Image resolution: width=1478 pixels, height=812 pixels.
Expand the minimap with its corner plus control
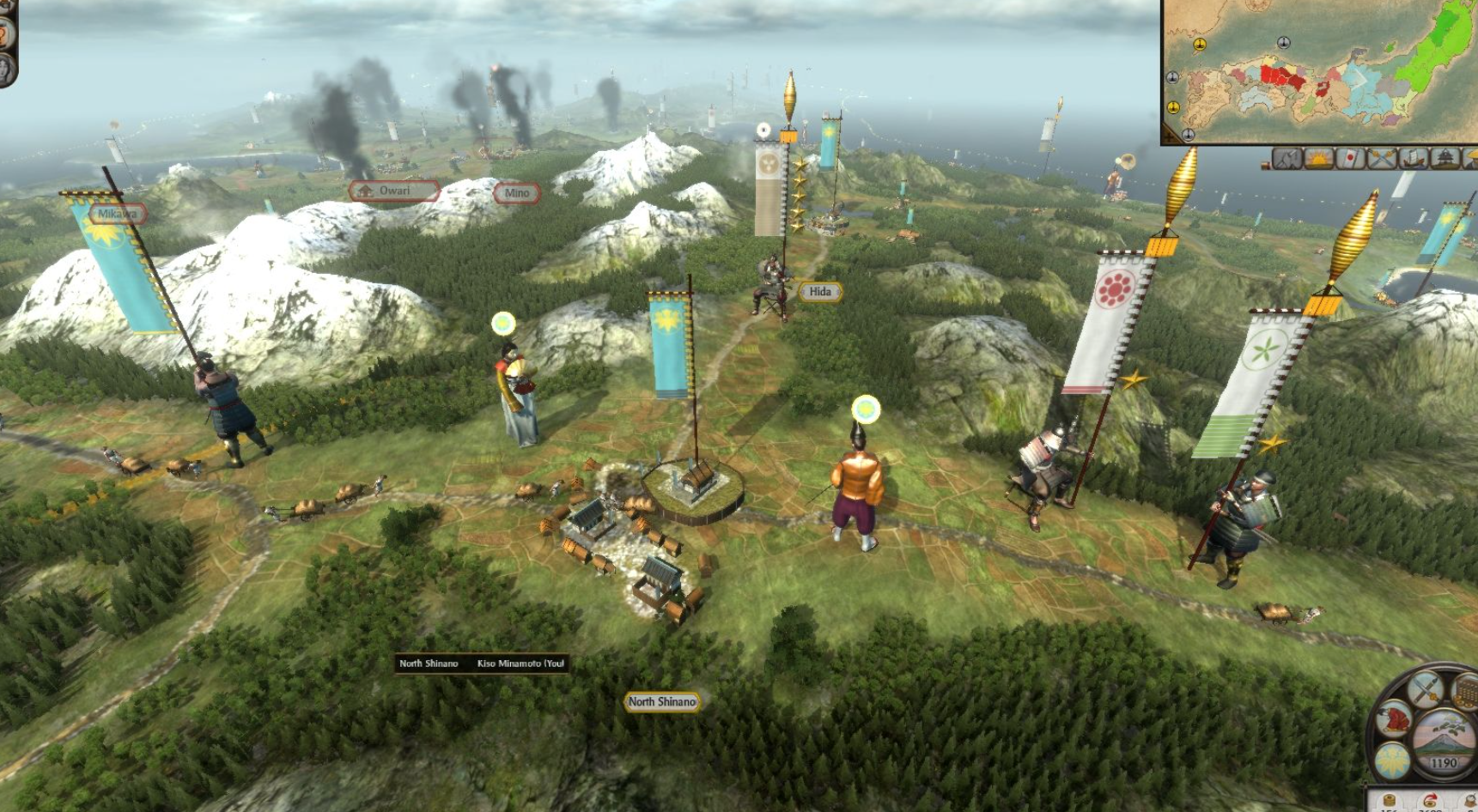[1169, 136]
